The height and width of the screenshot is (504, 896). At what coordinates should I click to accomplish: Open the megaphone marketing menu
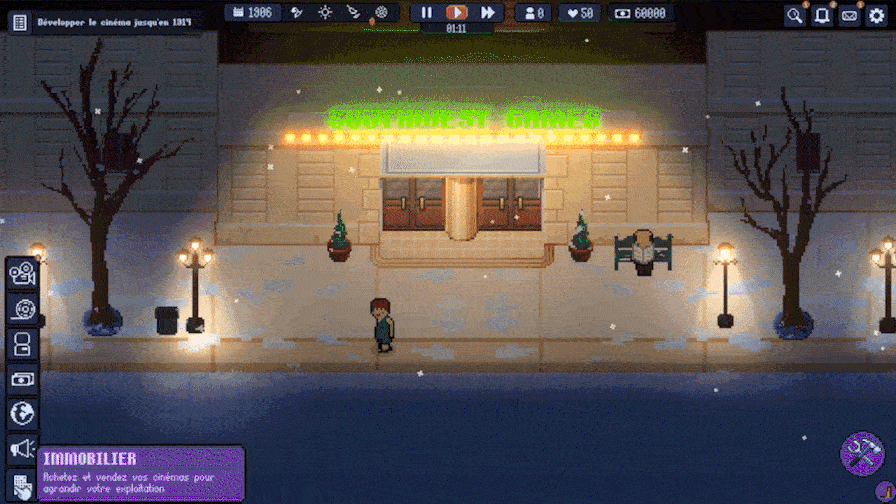22,450
